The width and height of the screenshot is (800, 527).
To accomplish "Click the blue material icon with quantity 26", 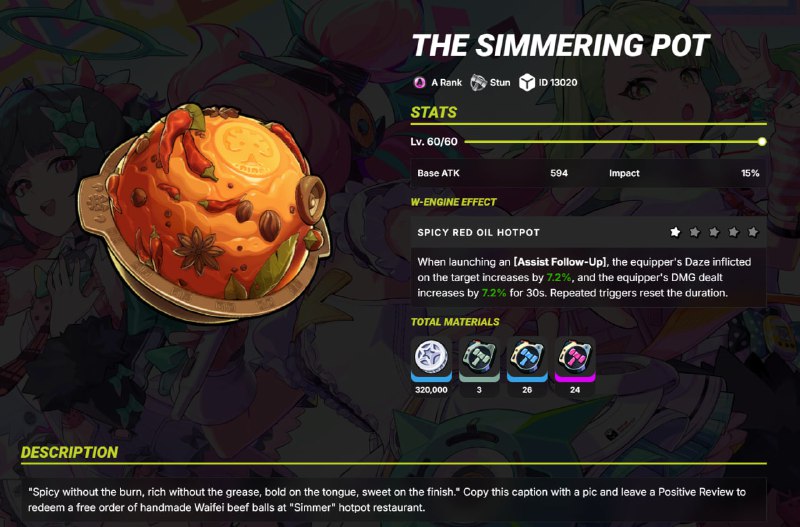I will pos(526,358).
